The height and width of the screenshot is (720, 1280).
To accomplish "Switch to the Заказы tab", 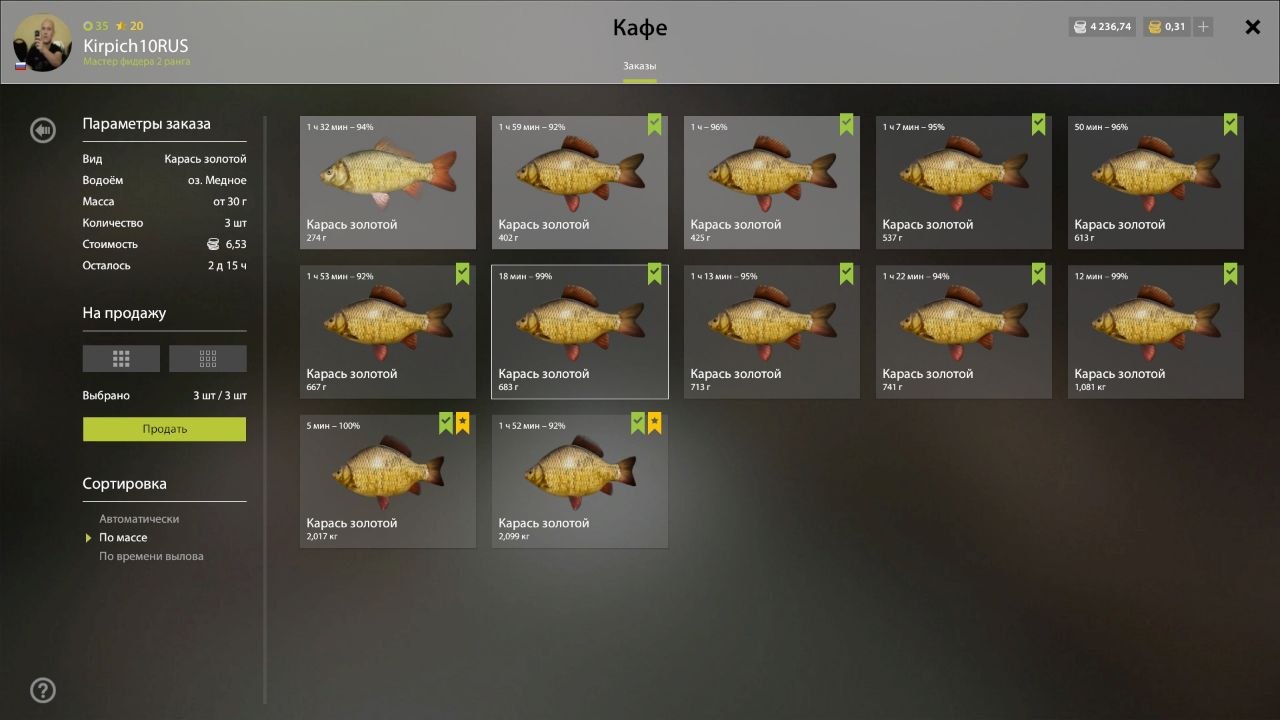I will coord(640,66).
